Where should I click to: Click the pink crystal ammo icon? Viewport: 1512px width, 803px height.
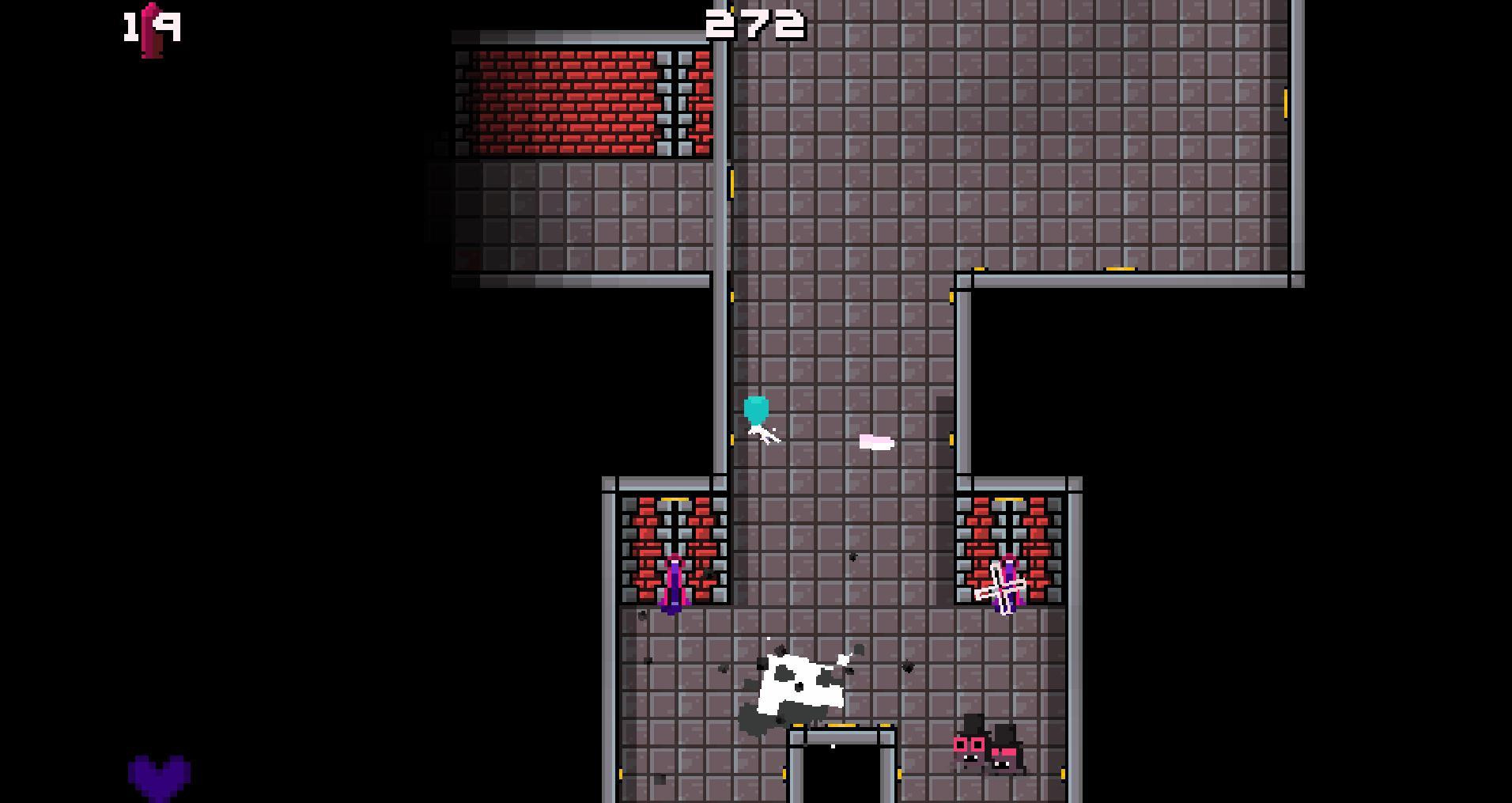pyautogui.click(x=153, y=30)
